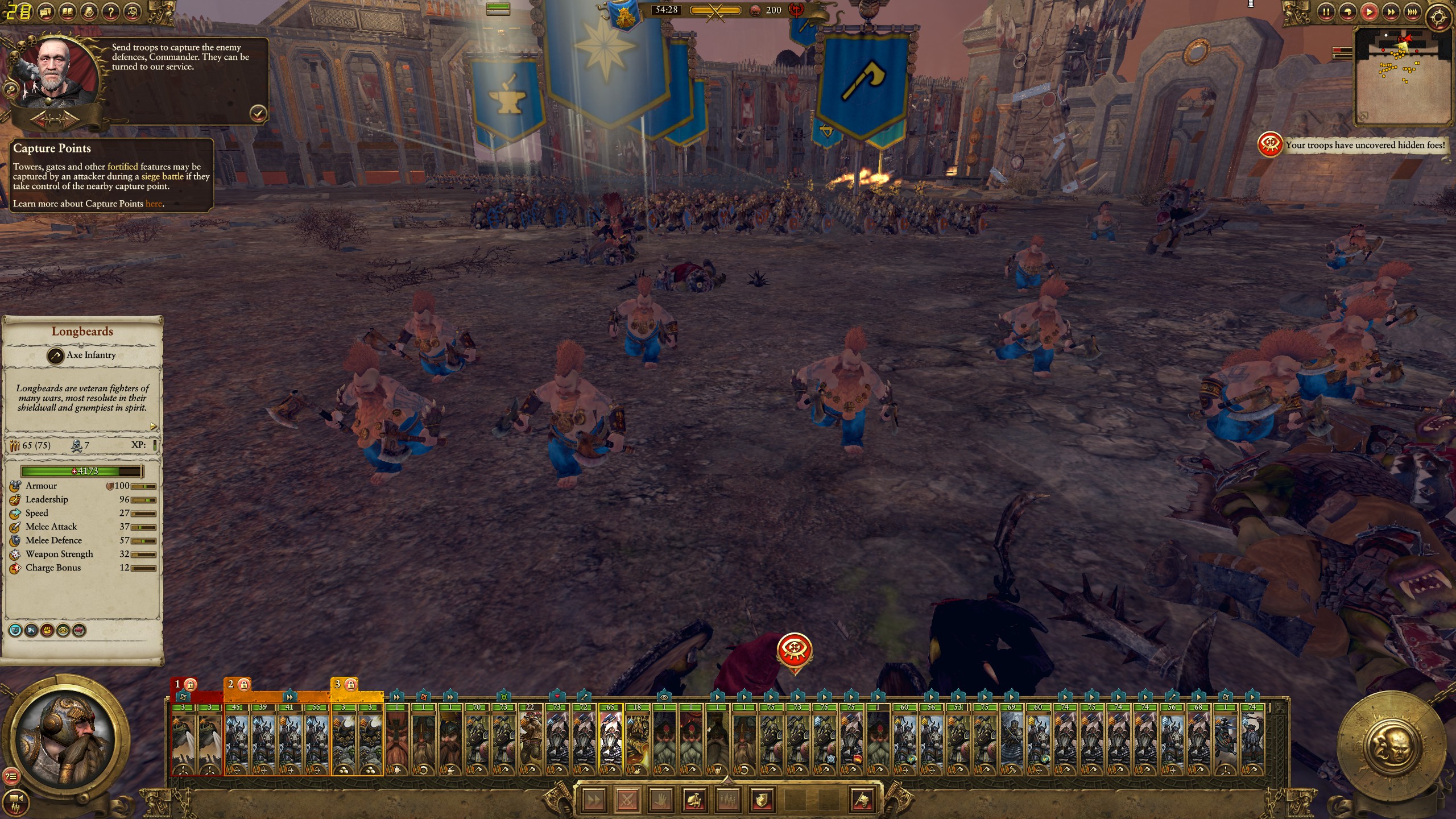
Task: Dismiss the advisor message with the checkmark
Action: coord(258,113)
